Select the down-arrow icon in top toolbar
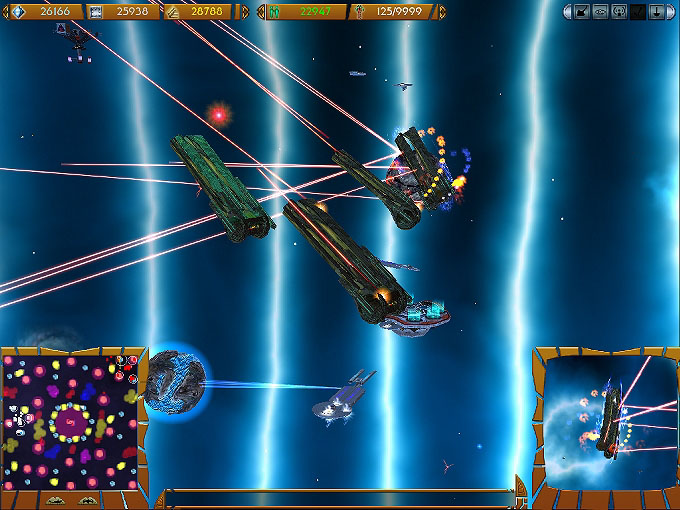The image size is (680, 510). (656, 12)
